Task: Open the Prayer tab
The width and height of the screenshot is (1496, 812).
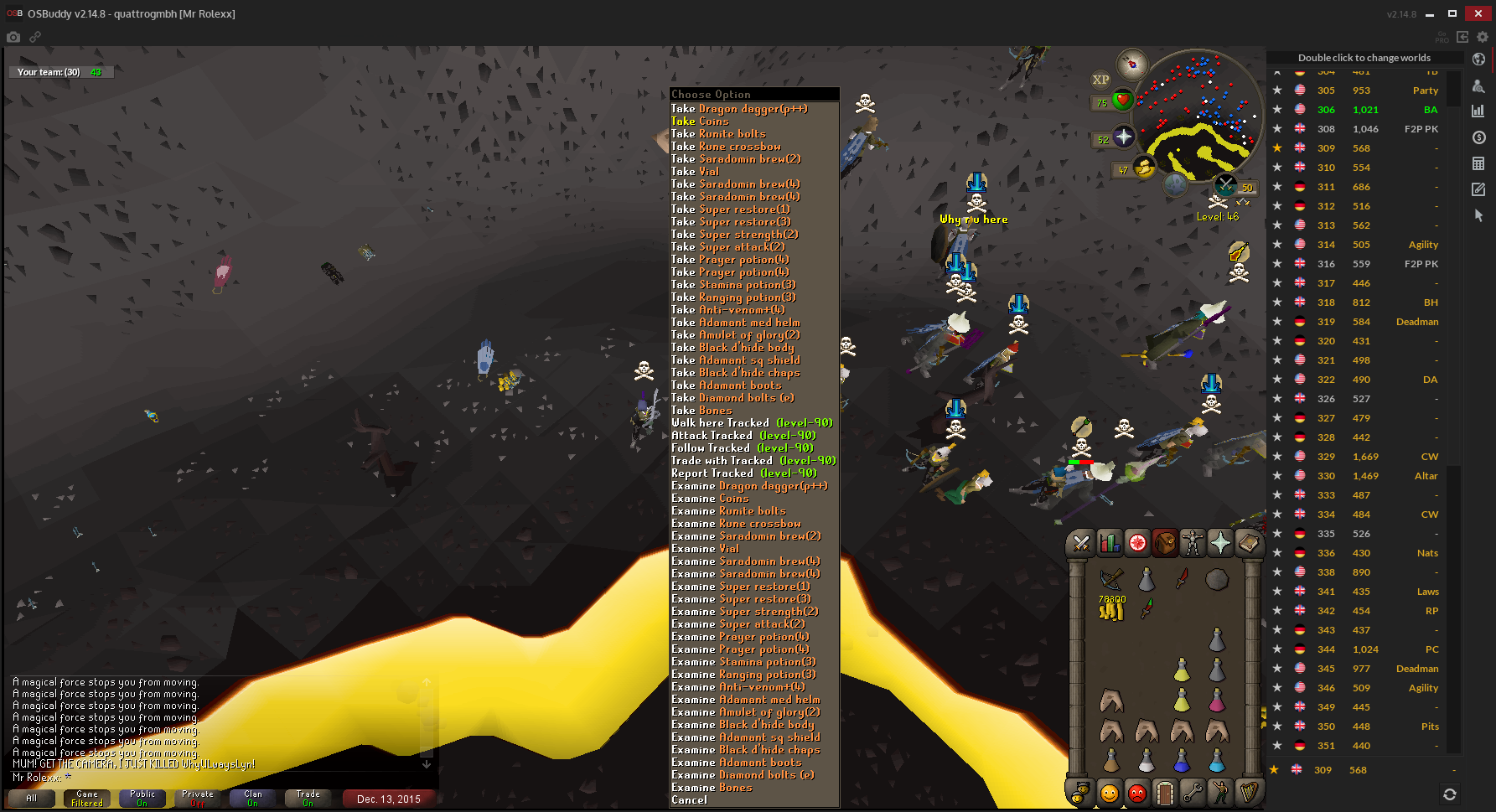Action: (1220, 543)
